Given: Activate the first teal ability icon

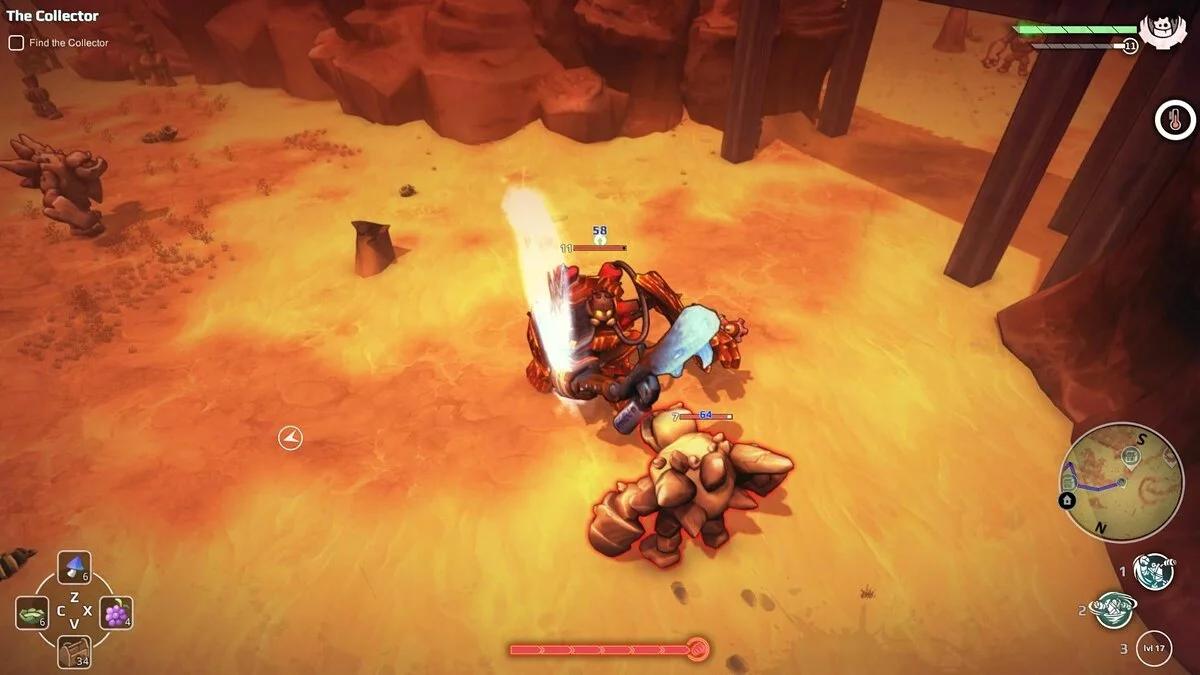Looking at the screenshot, I should tap(1154, 572).
